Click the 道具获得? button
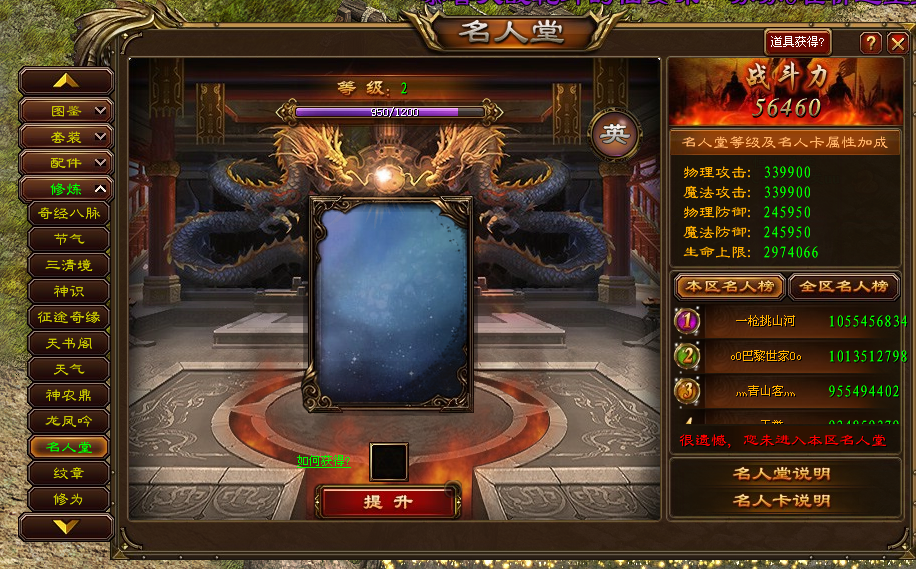This screenshot has width=916, height=569. coord(798,42)
